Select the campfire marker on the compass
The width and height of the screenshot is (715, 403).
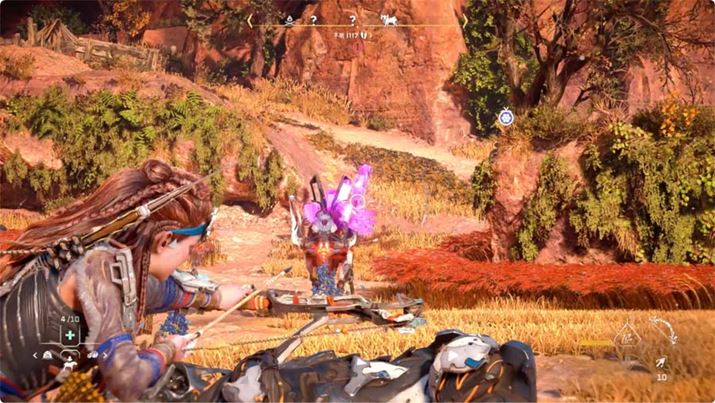(290, 19)
